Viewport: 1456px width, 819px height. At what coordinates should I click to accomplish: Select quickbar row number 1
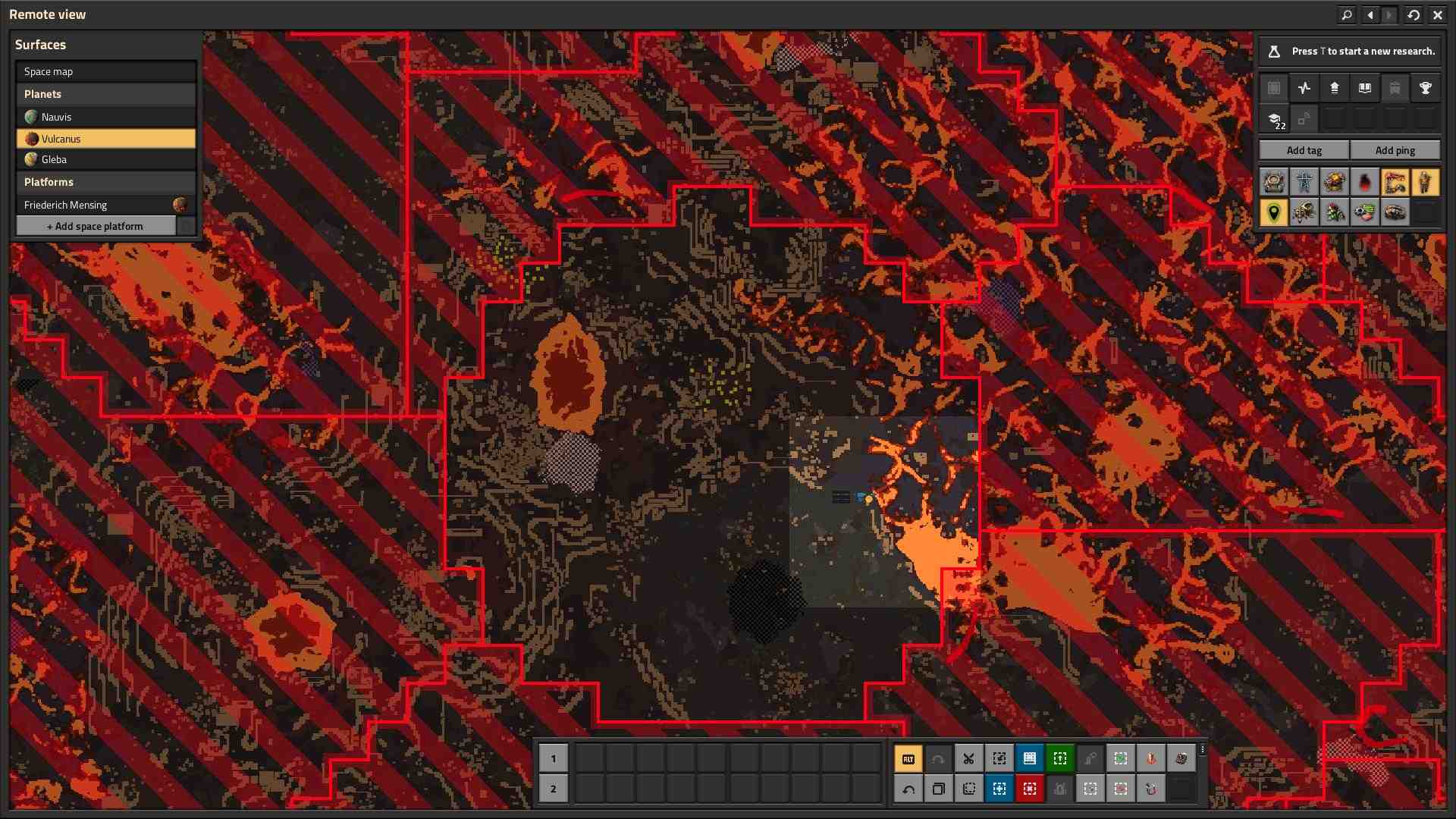click(x=553, y=758)
